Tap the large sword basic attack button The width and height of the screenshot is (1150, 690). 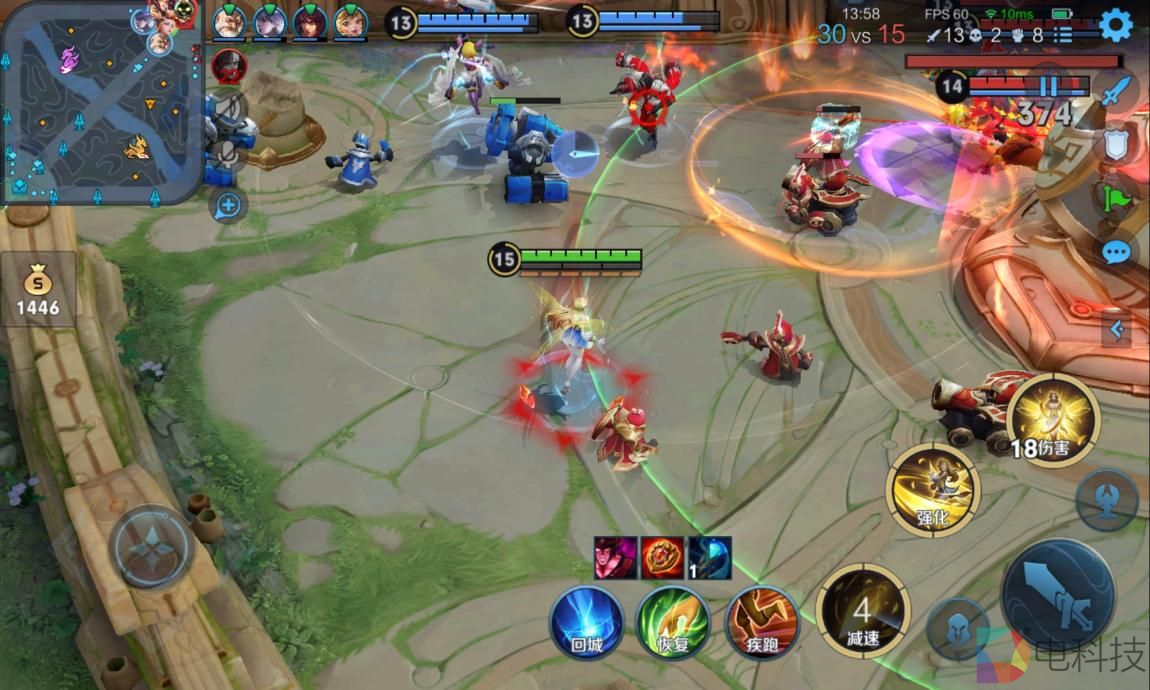coord(1057,596)
